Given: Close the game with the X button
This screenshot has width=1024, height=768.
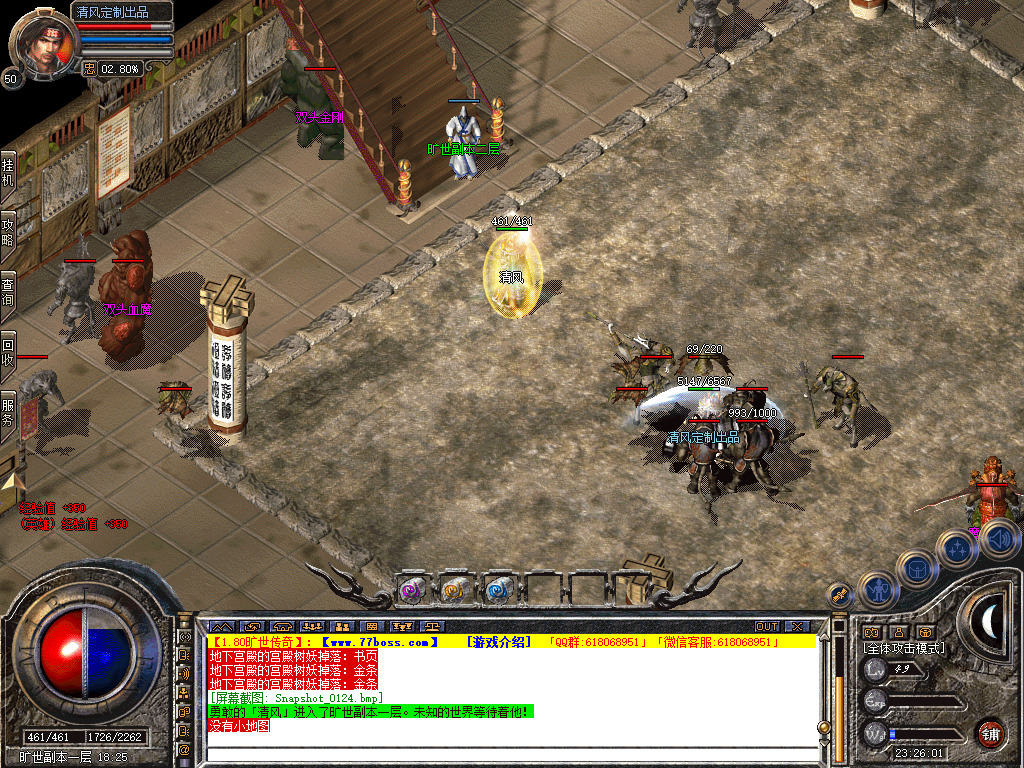Looking at the screenshot, I should pos(797,626).
